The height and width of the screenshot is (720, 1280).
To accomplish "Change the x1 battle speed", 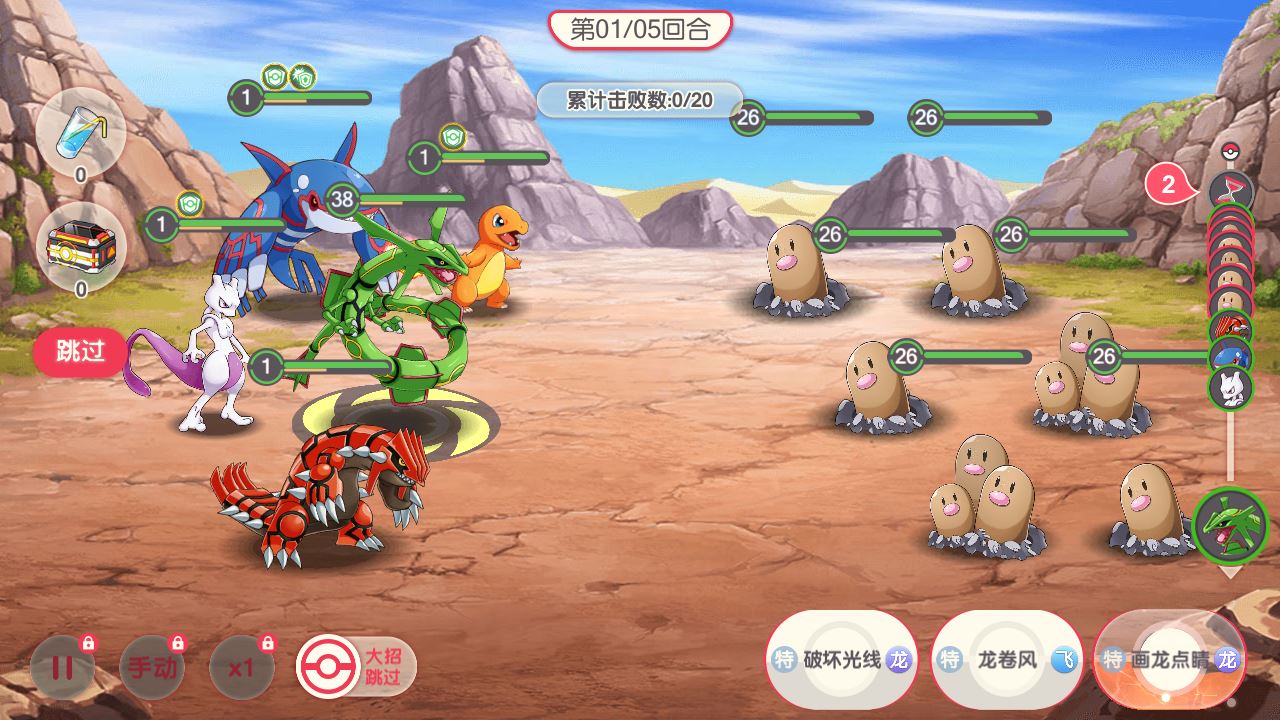I will coord(241,666).
